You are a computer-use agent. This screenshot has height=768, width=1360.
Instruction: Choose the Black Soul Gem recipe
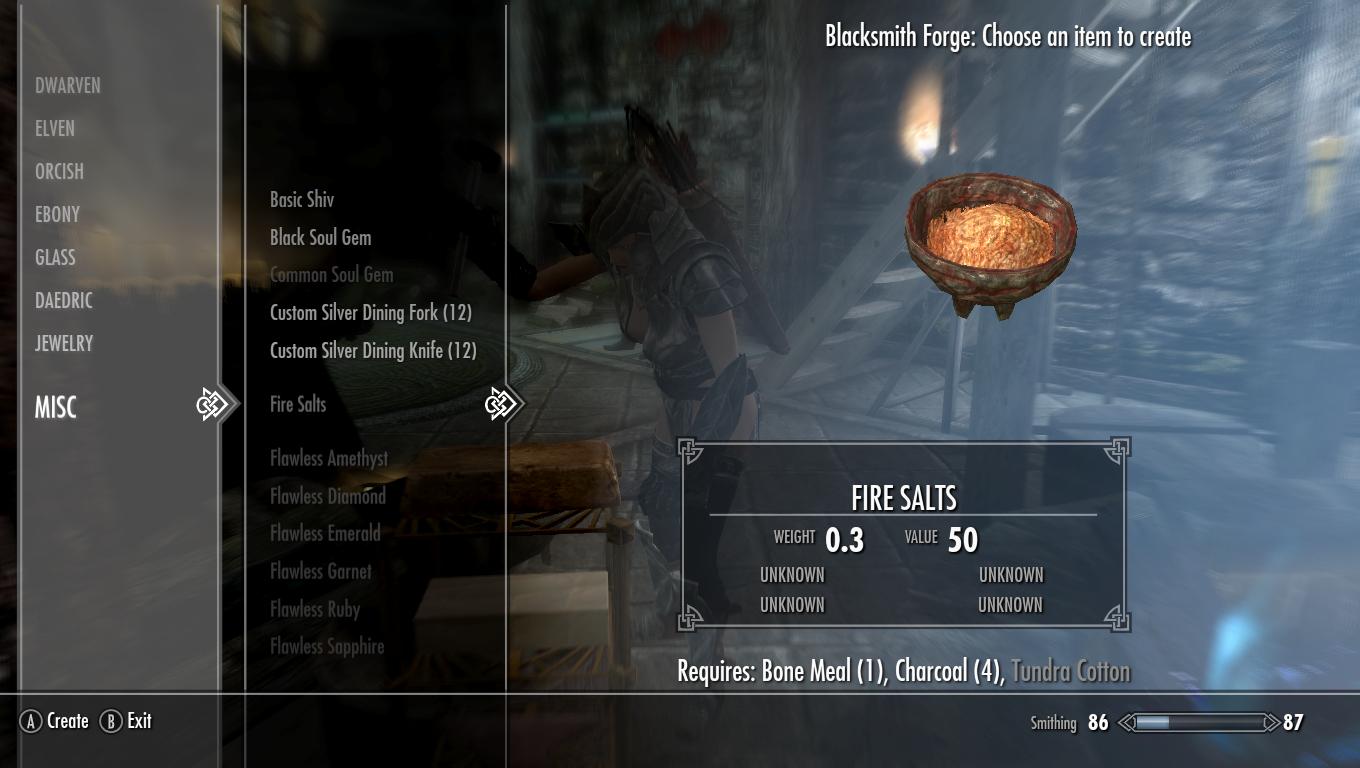(x=320, y=238)
